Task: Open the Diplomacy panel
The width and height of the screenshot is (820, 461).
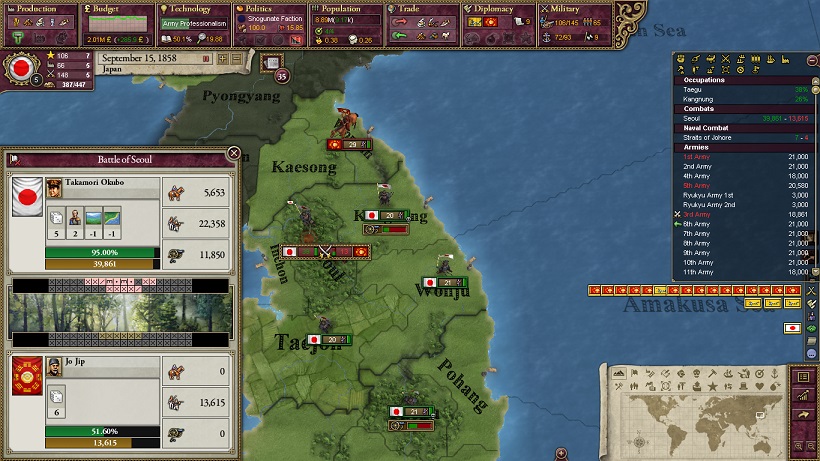Action: (498, 9)
